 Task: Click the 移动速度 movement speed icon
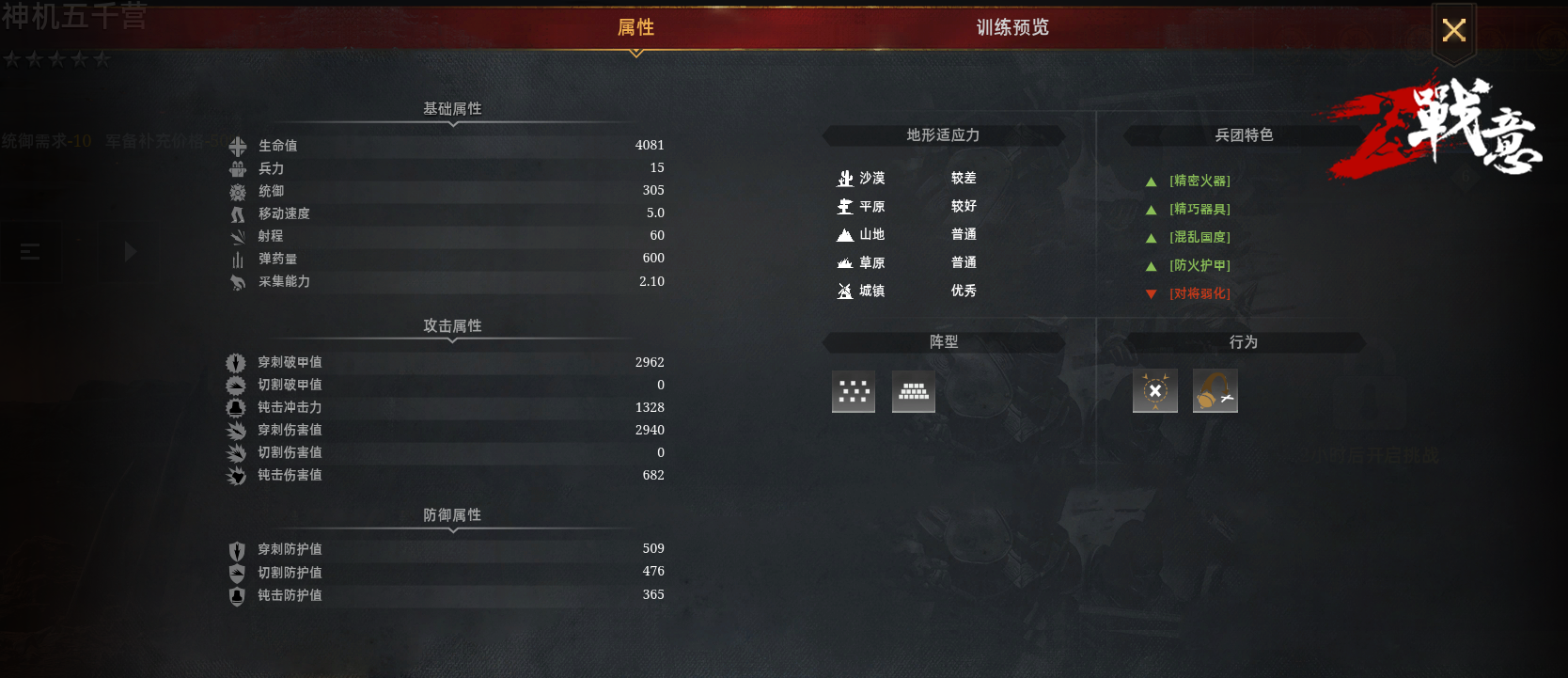pos(238,213)
